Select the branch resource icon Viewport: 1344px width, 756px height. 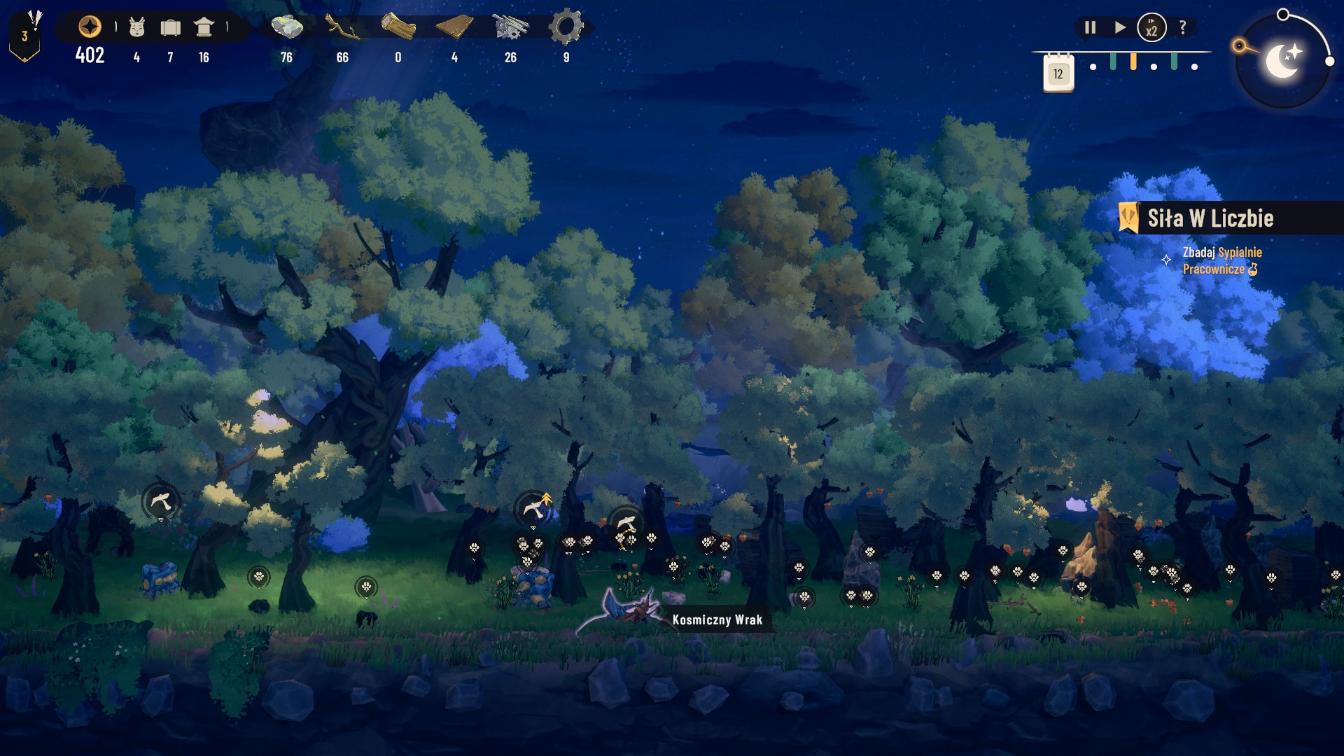pyautogui.click(x=342, y=27)
